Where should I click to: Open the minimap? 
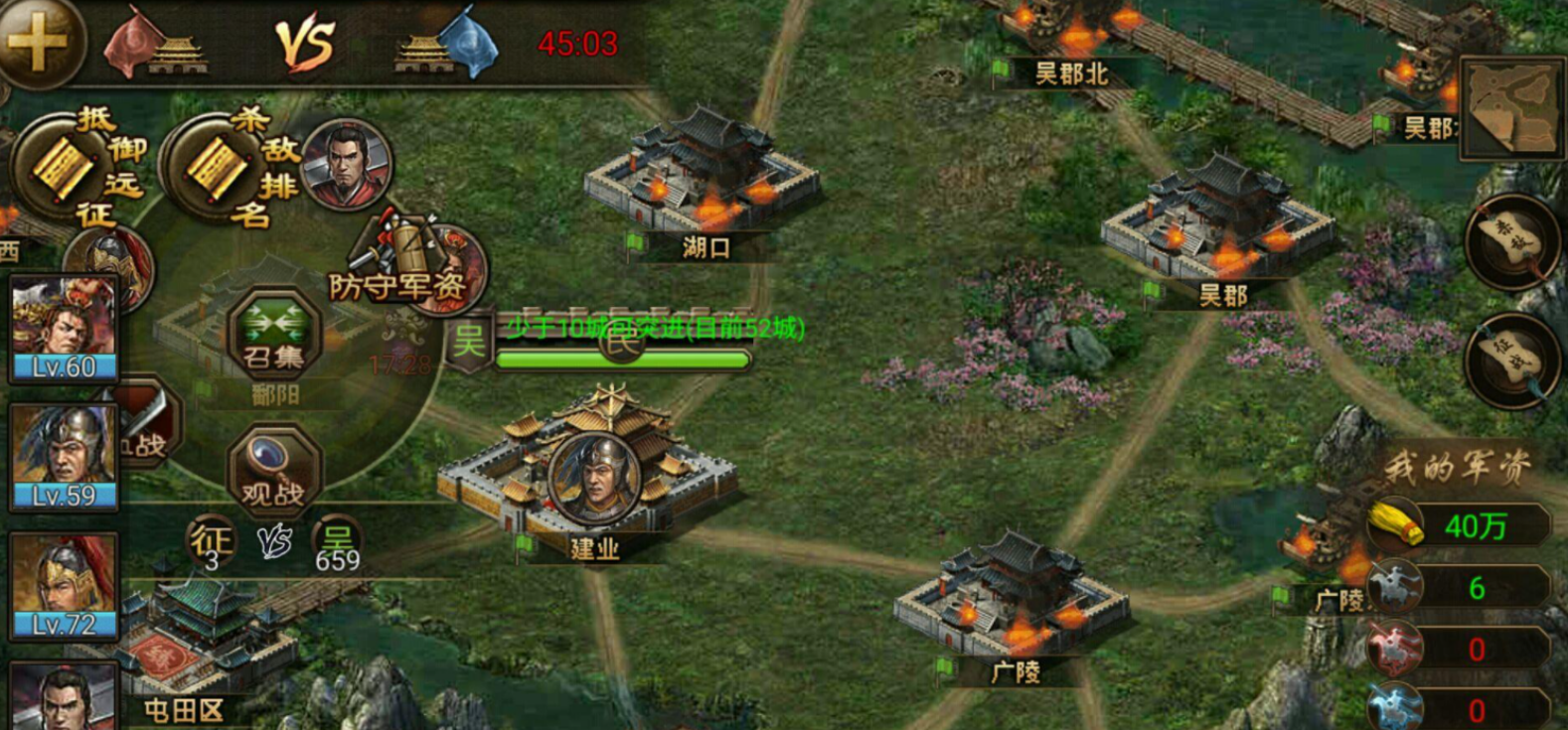tap(1509, 108)
